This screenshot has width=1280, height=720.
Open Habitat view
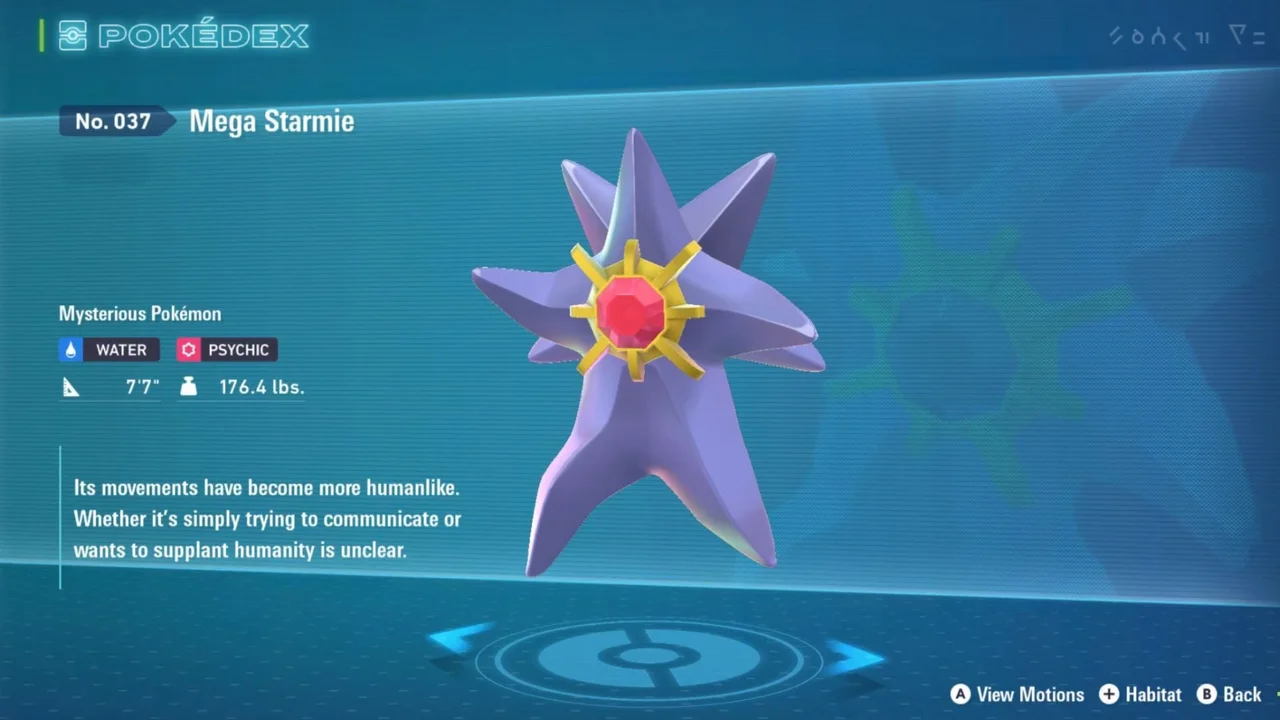tap(1152, 694)
